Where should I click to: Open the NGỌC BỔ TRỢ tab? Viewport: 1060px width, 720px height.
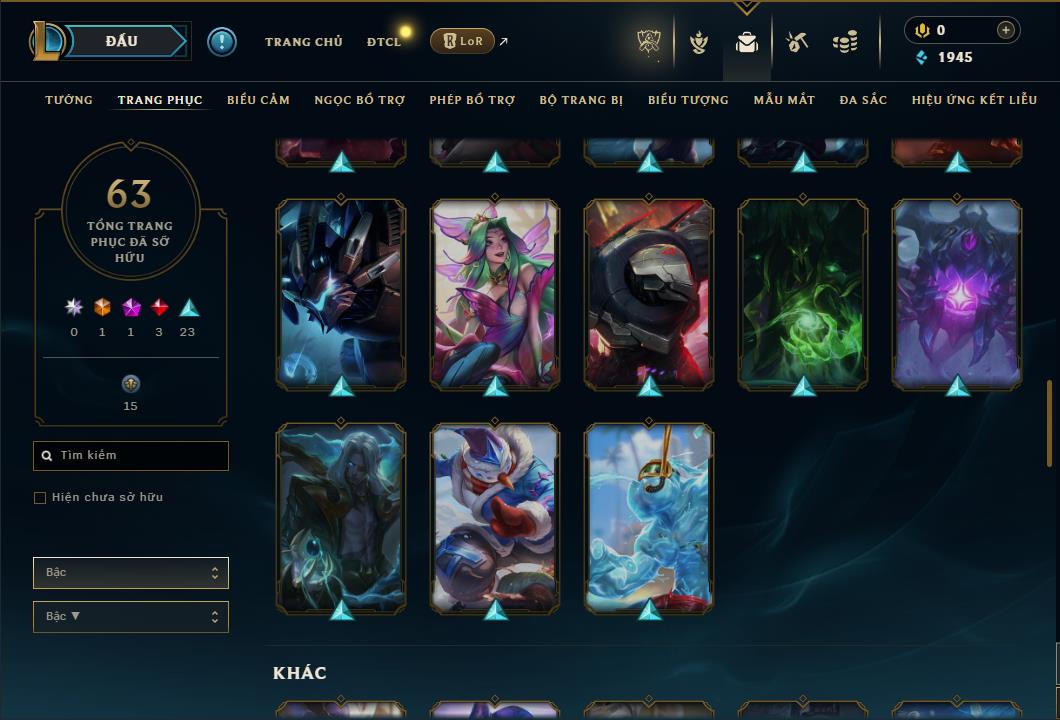tap(359, 100)
